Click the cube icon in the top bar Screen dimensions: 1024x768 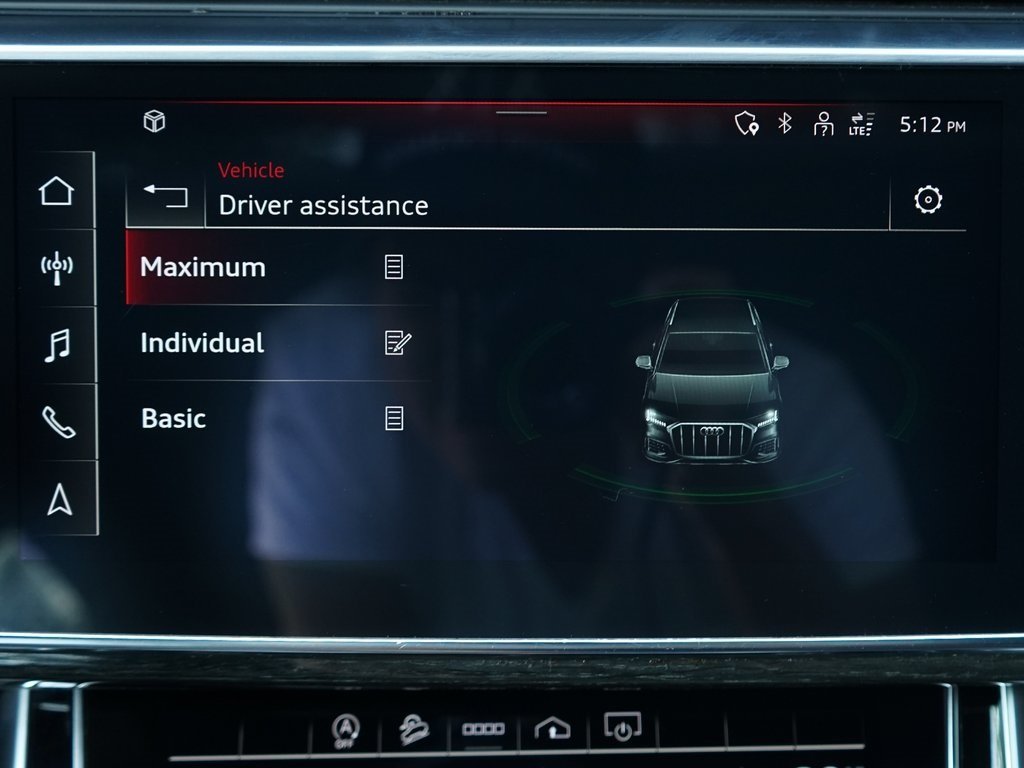pos(154,122)
